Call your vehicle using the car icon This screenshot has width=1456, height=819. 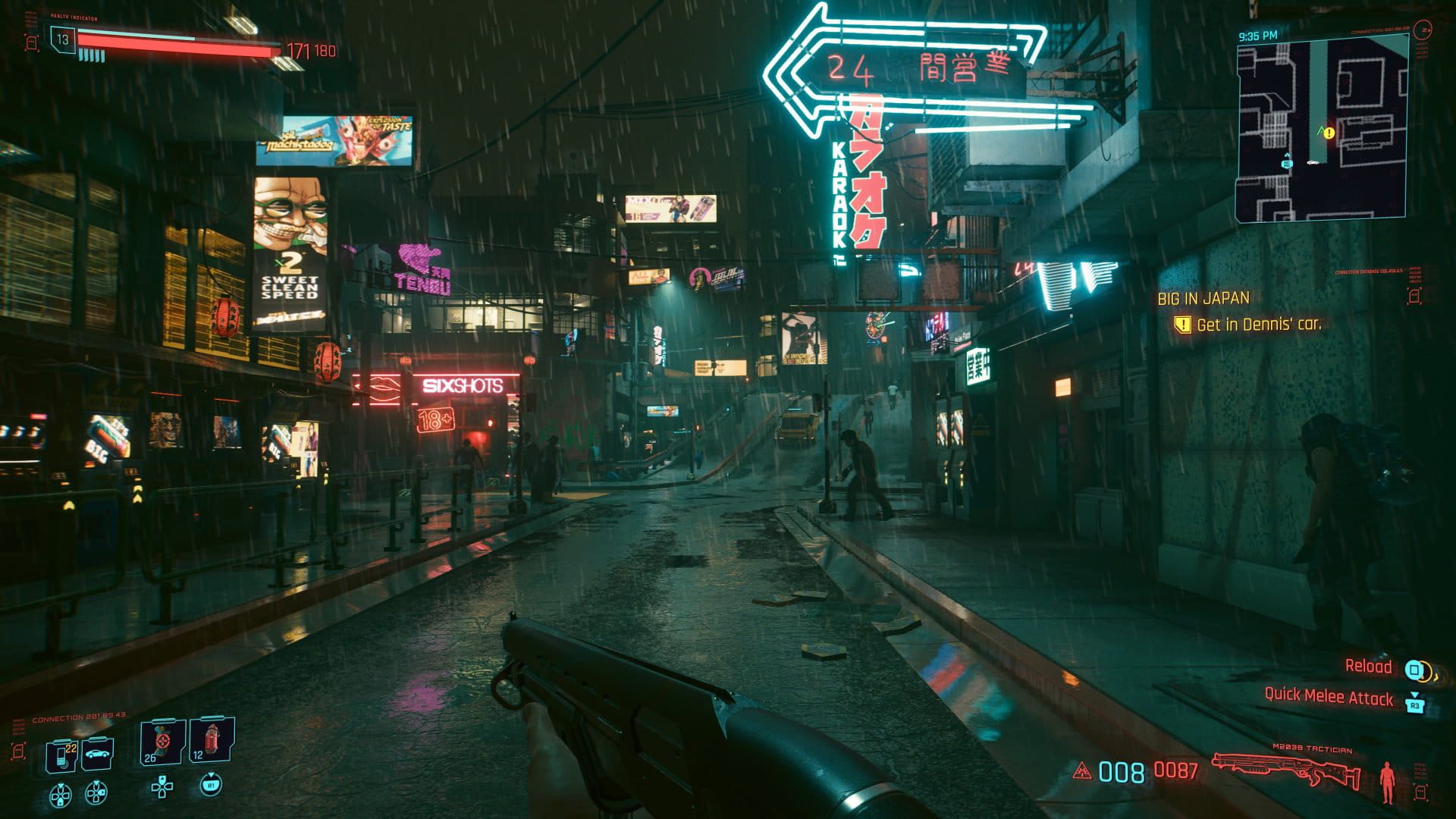96,755
